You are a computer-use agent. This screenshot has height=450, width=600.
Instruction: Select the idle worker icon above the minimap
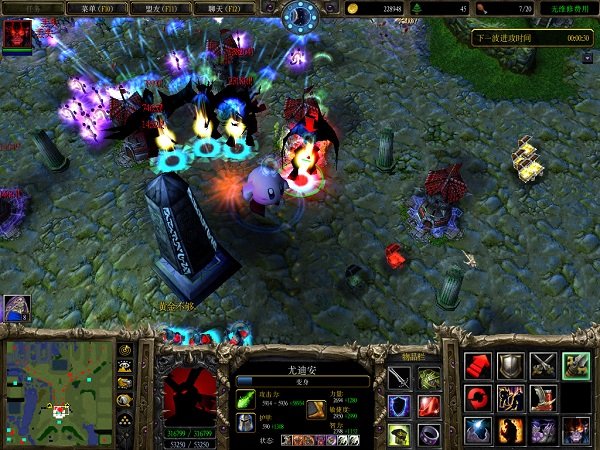[16, 306]
